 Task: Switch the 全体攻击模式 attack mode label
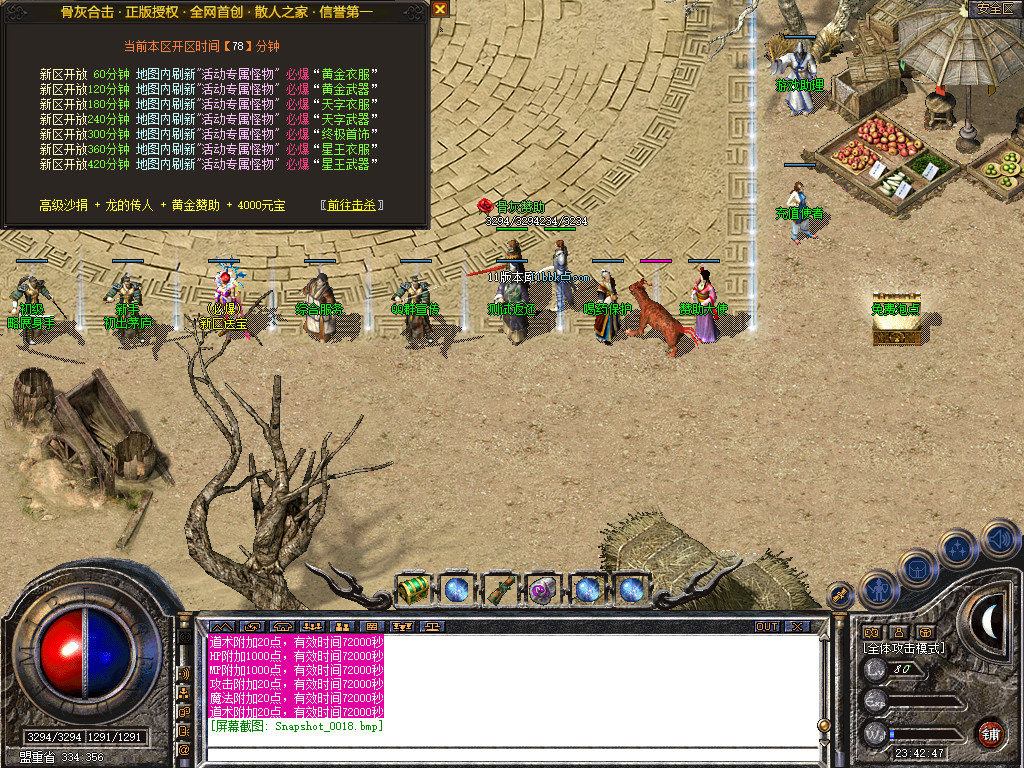tap(906, 648)
